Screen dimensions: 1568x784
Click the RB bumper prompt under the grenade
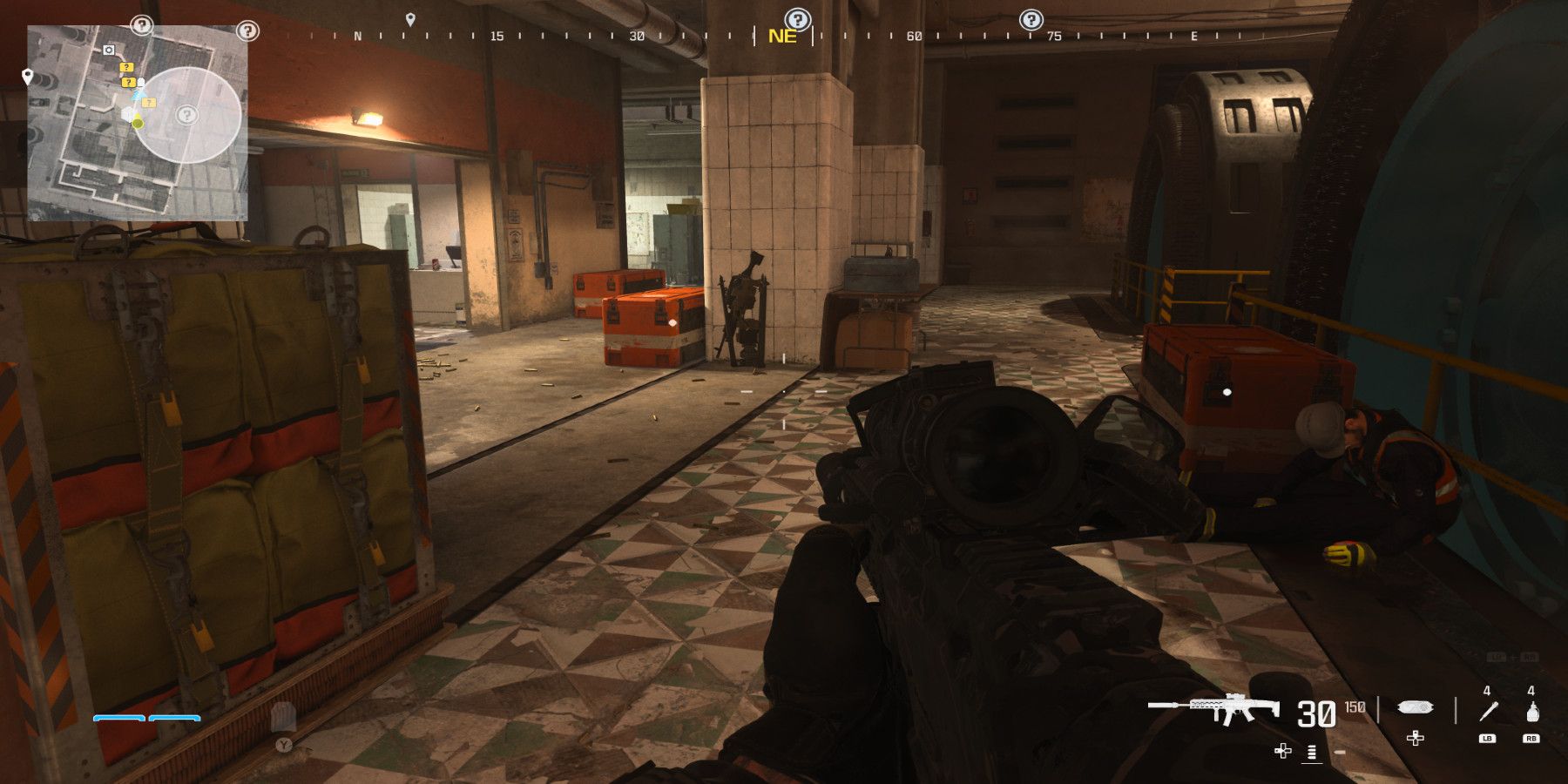pyautogui.click(x=1531, y=739)
